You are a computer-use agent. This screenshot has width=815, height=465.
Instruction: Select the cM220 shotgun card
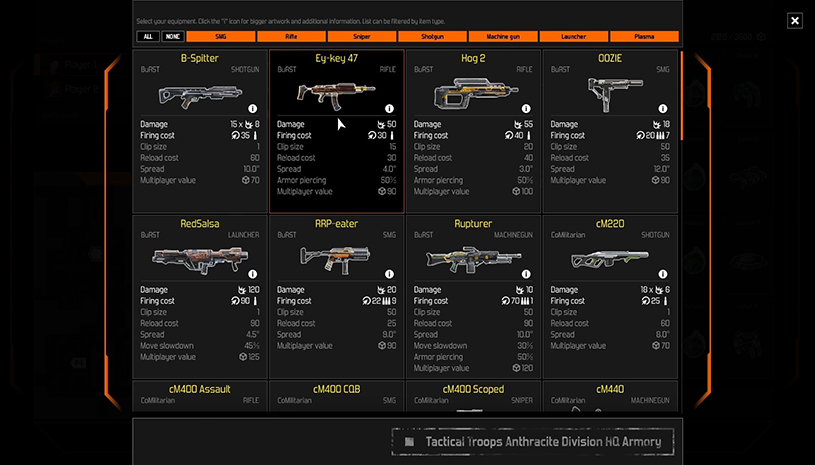point(609,260)
